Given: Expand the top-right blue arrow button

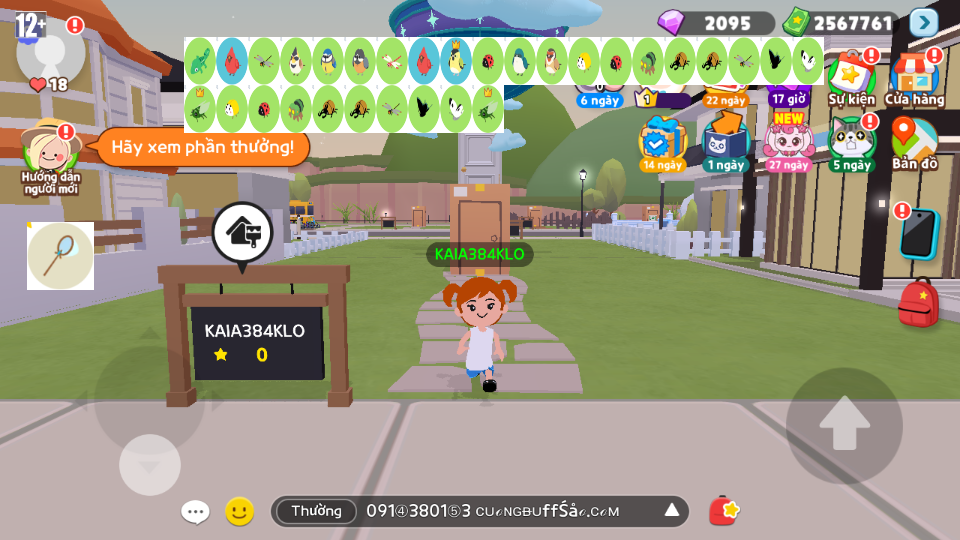Looking at the screenshot, I should 924,22.
